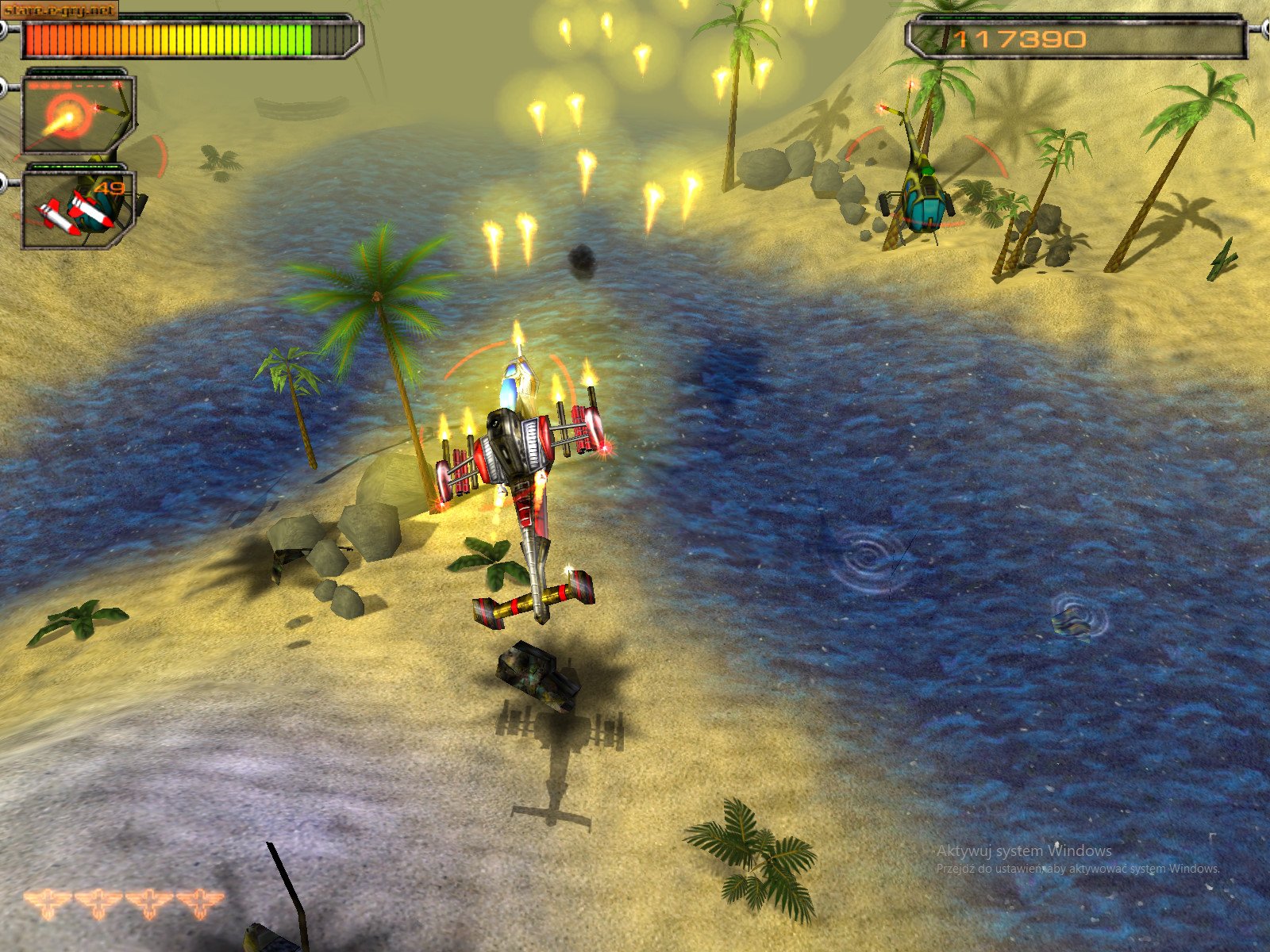The width and height of the screenshot is (1270, 952).
Task: Click the last eagle life icon
Action: [x=200, y=902]
